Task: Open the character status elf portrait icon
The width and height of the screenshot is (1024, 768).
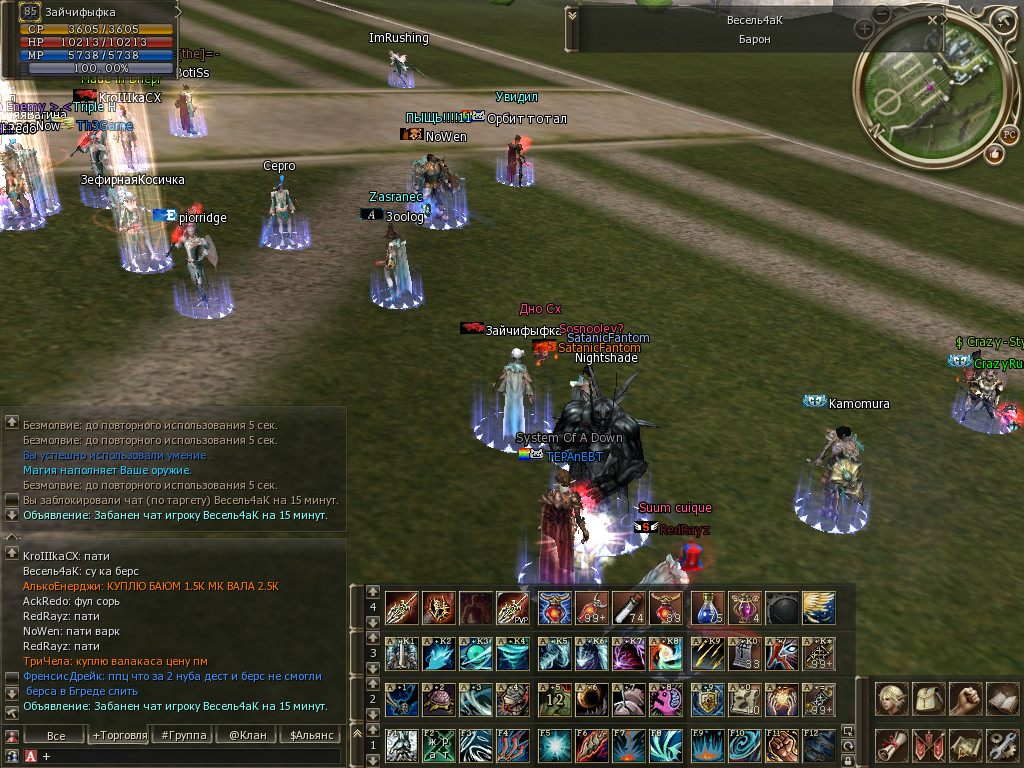Action: pyautogui.click(x=891, y=698)
